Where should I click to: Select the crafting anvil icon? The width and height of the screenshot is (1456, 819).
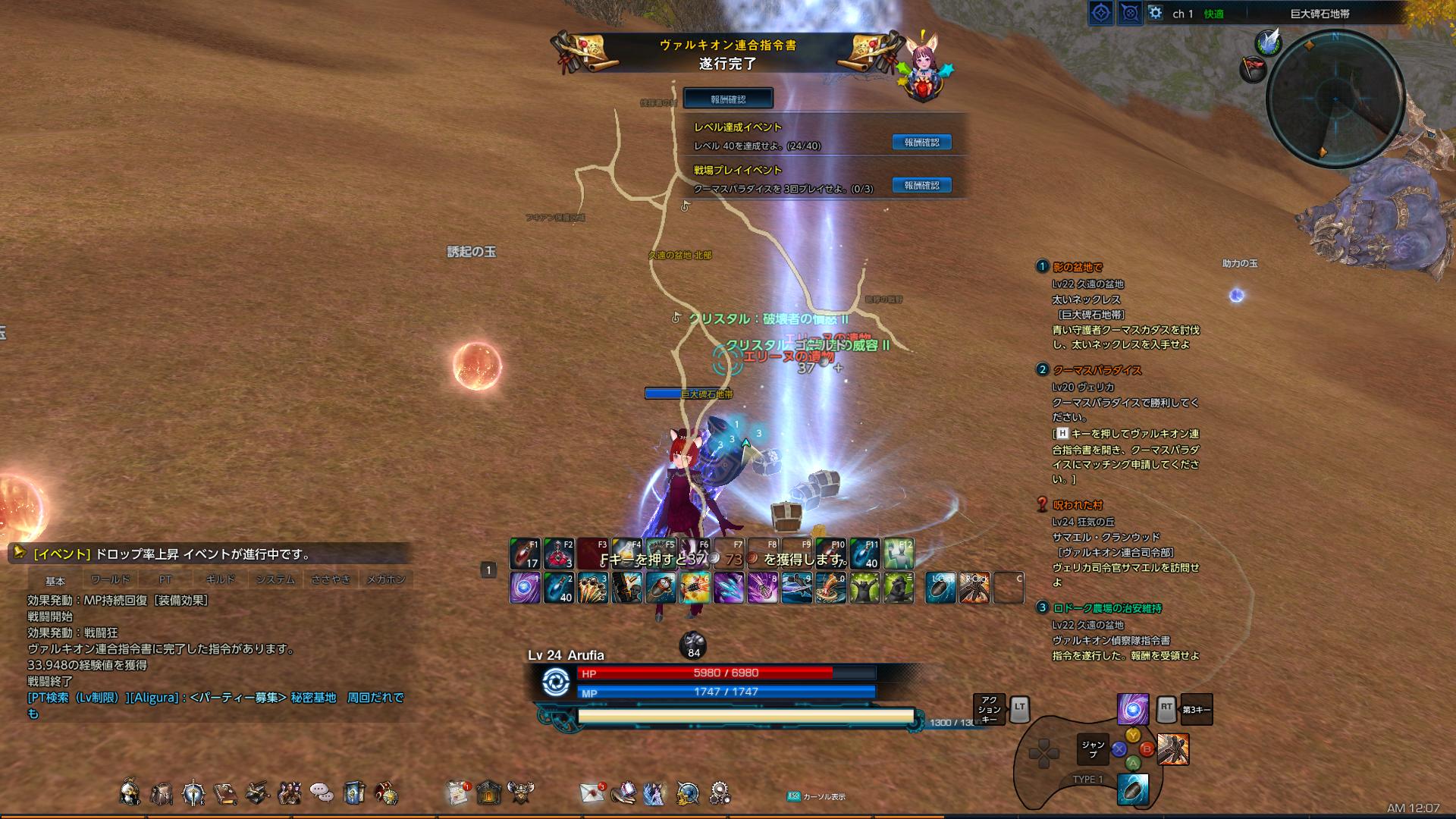[258, 792]
